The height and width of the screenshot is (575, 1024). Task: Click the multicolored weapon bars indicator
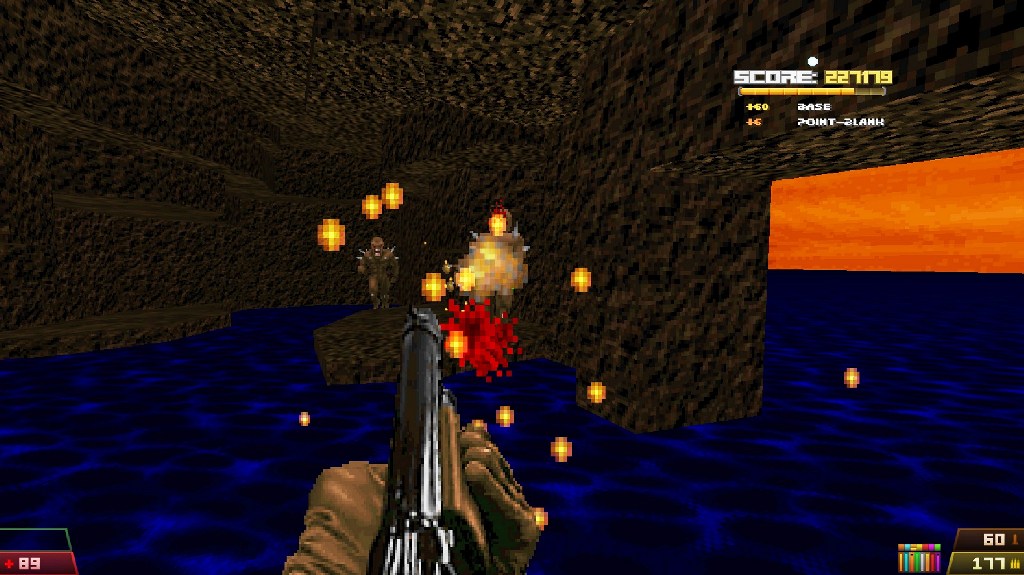pos(919,558)
